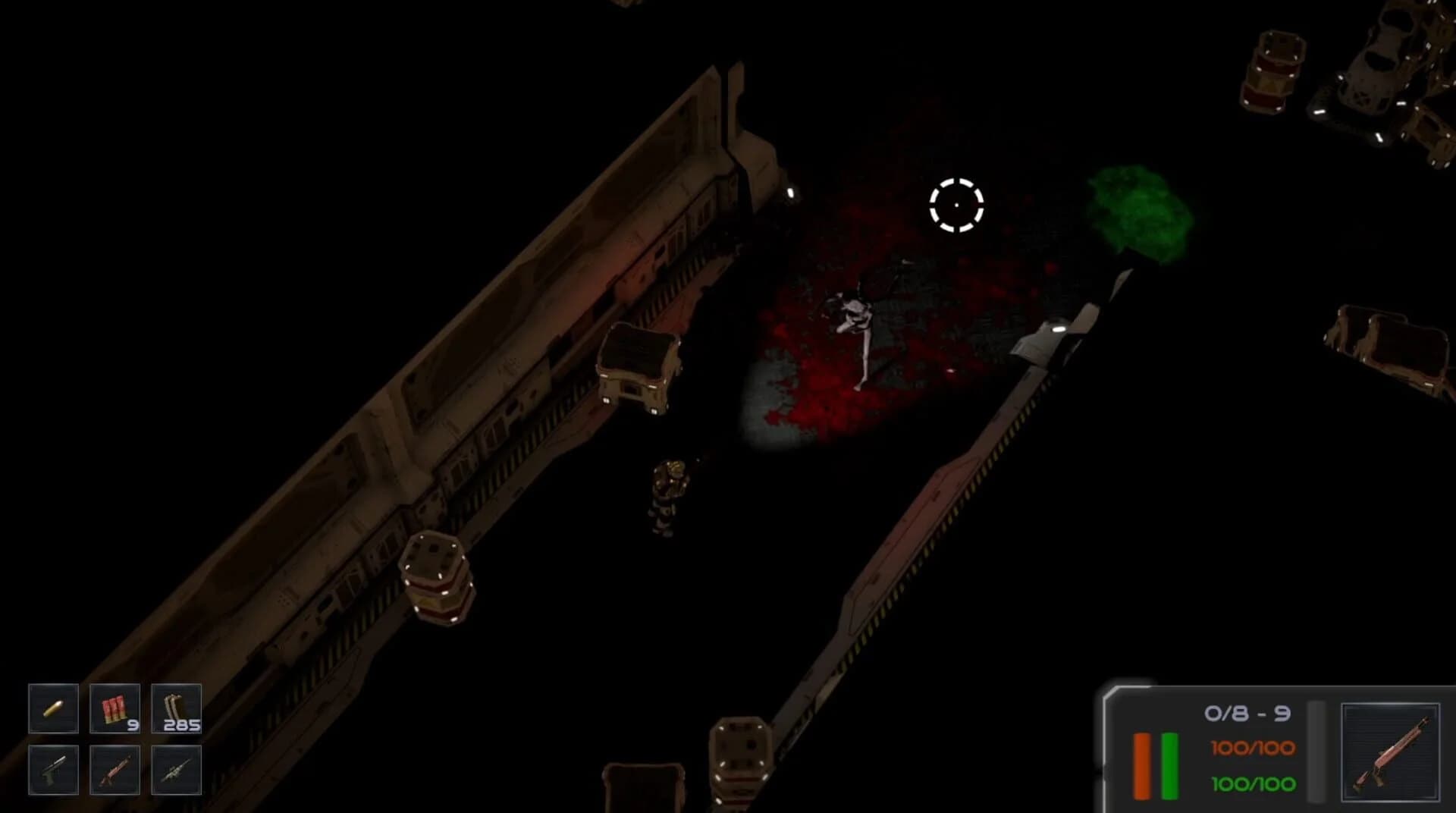
Task: Click the green gas cloud
Action: point(1137,209)
